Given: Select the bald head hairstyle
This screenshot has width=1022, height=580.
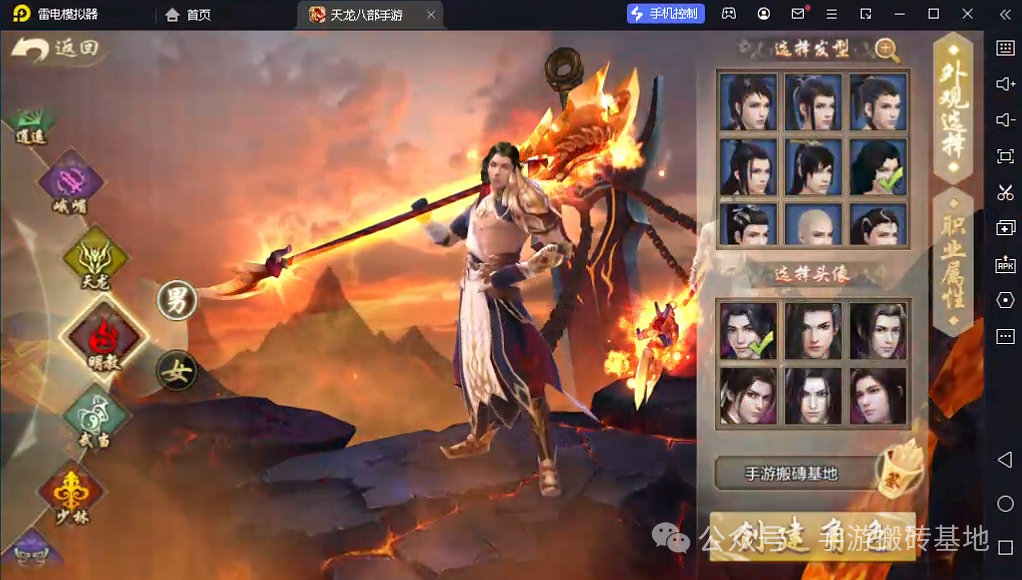Looking at the screenshot, I should coord(812,226).
